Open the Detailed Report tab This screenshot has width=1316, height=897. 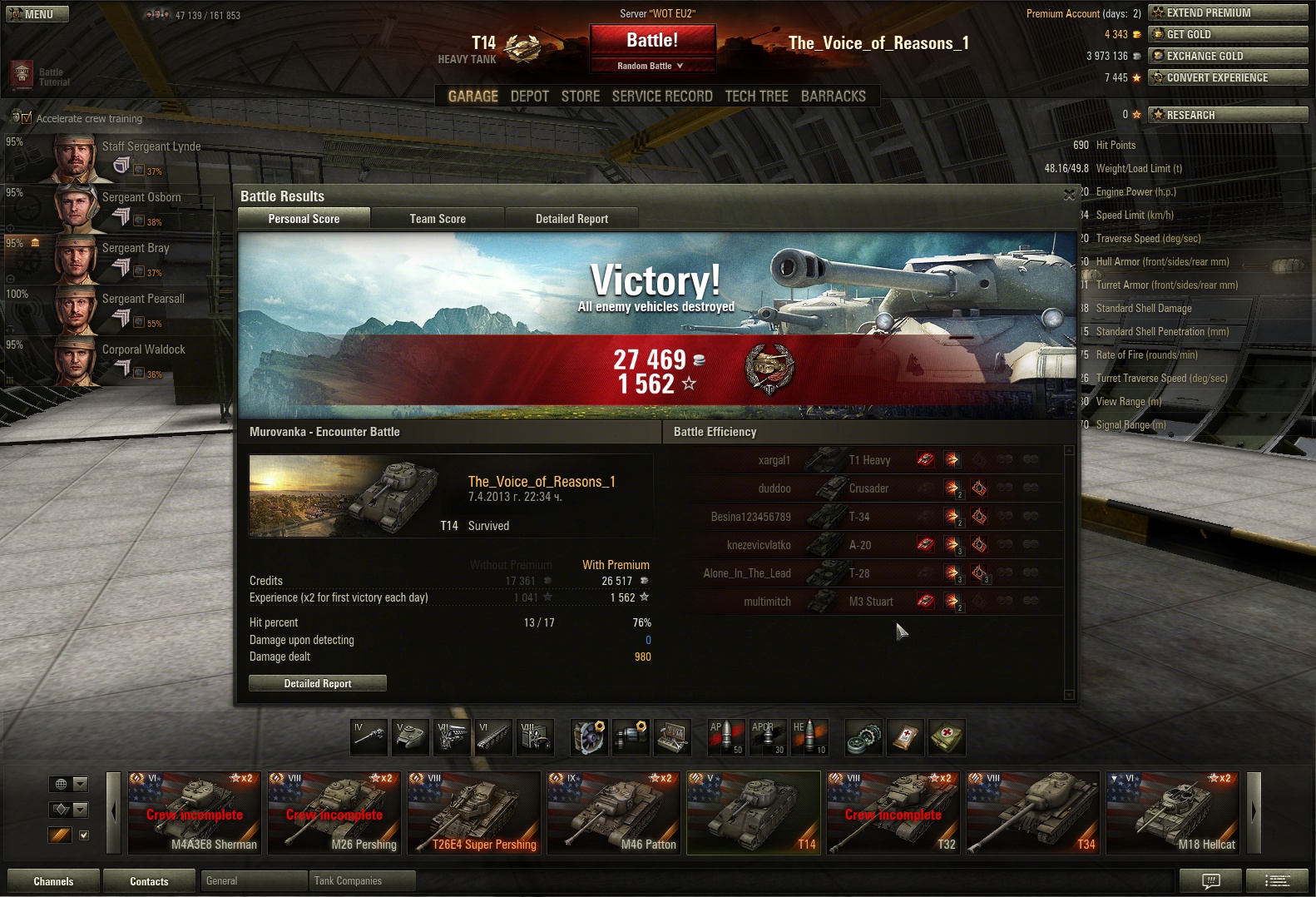click(571, 219)
